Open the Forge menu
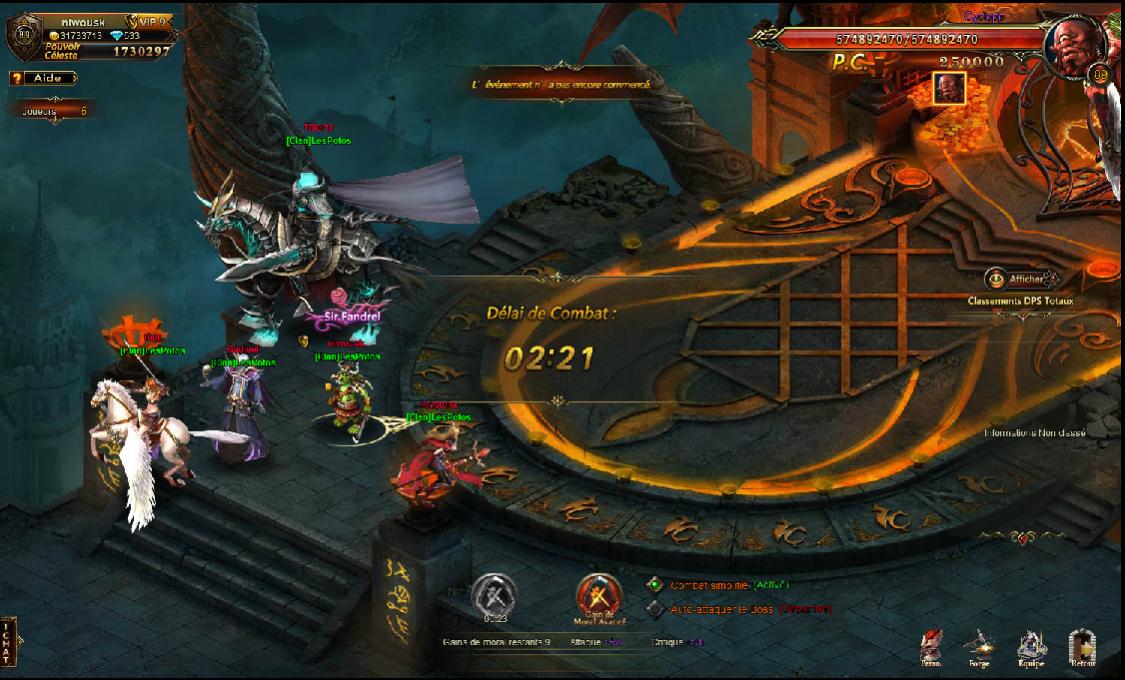The image size is (1125, 680). (979, 648)
